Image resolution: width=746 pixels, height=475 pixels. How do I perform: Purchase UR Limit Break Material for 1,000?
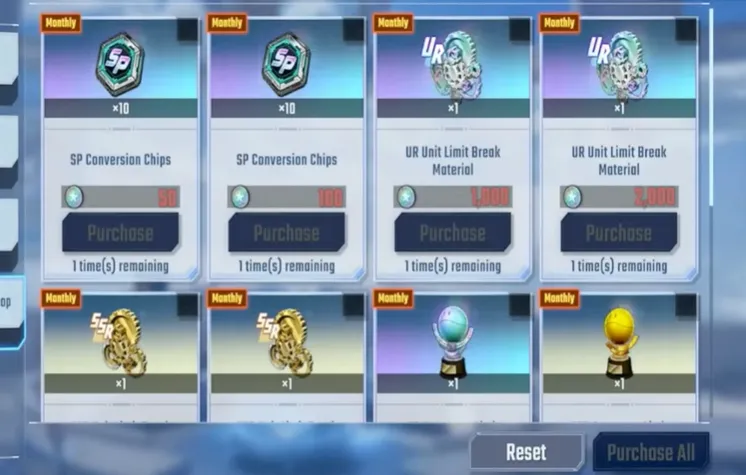(x=452, y=233)
